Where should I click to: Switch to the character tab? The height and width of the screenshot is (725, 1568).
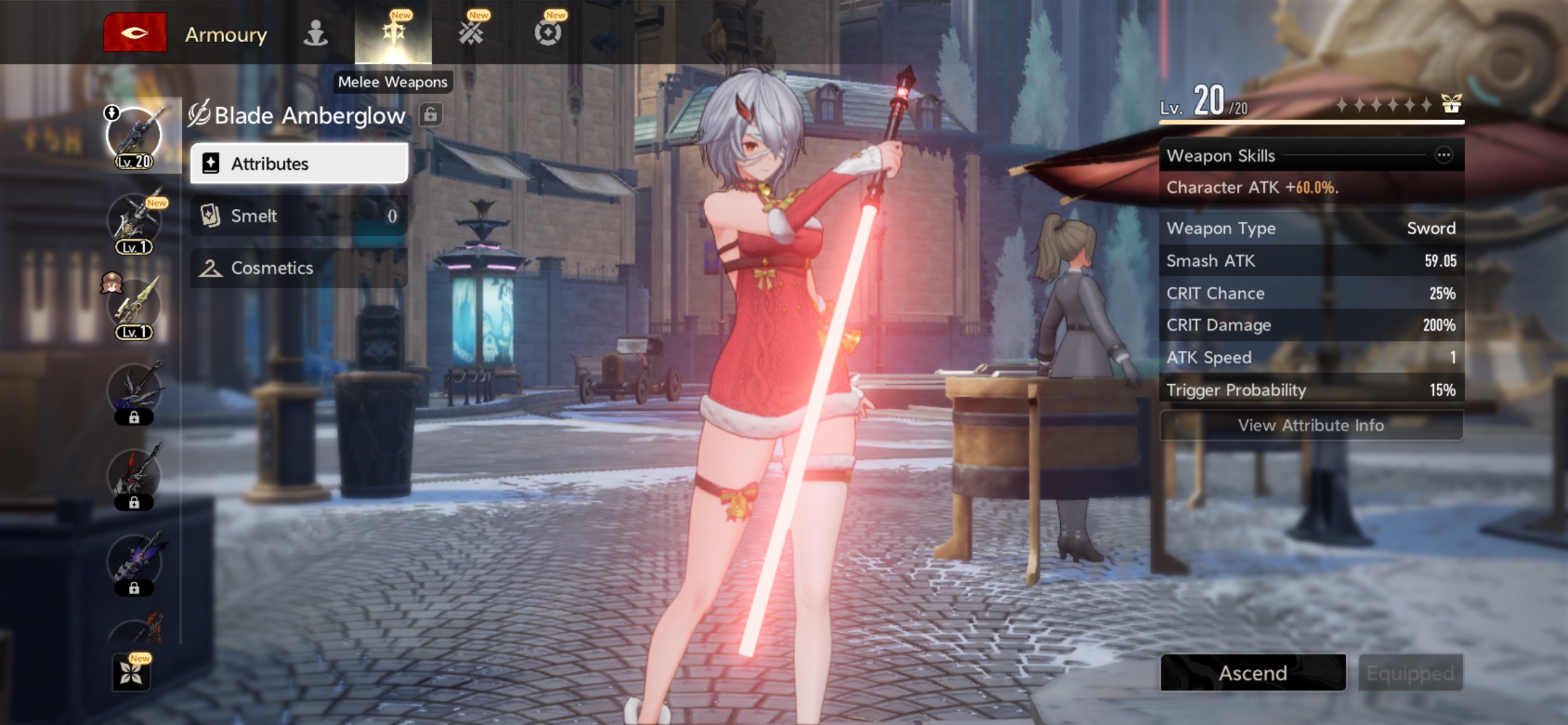click(x=315, y=33)
